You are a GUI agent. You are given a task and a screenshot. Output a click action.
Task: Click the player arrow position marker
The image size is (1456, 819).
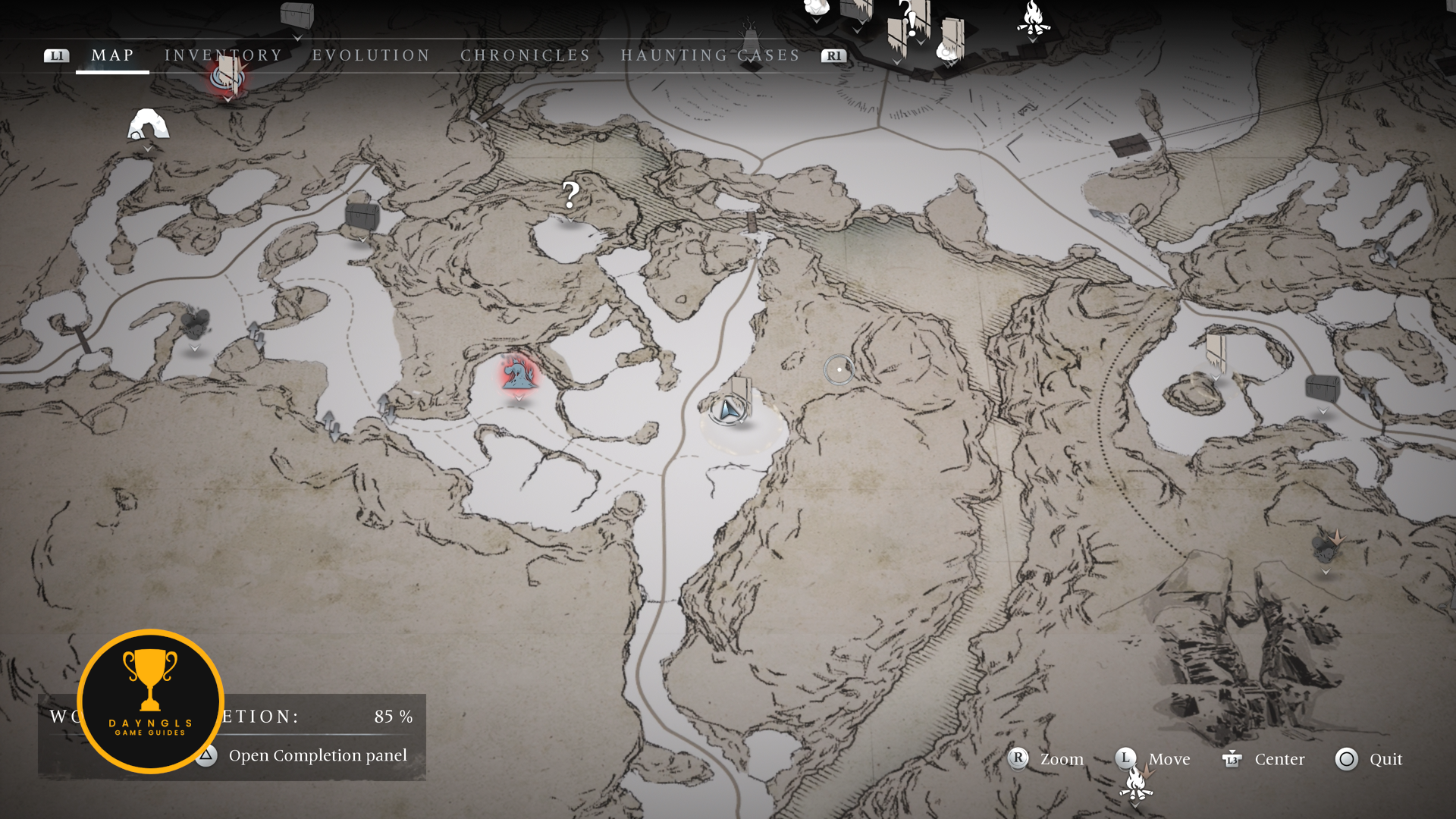(729, 410)
